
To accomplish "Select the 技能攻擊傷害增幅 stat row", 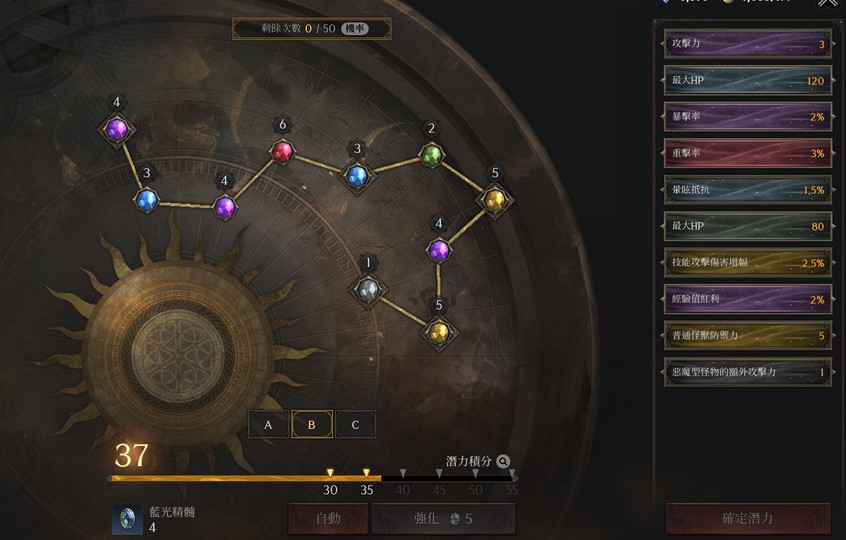I will [x=747, y=262].
